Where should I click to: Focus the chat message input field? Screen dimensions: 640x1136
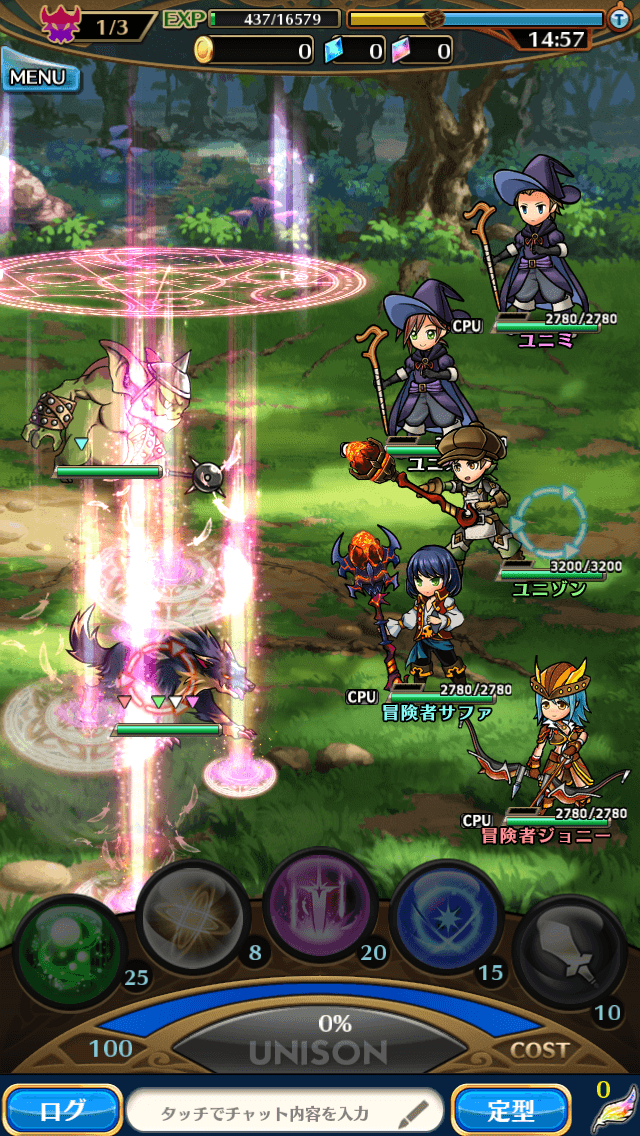tap(285, 1110)
